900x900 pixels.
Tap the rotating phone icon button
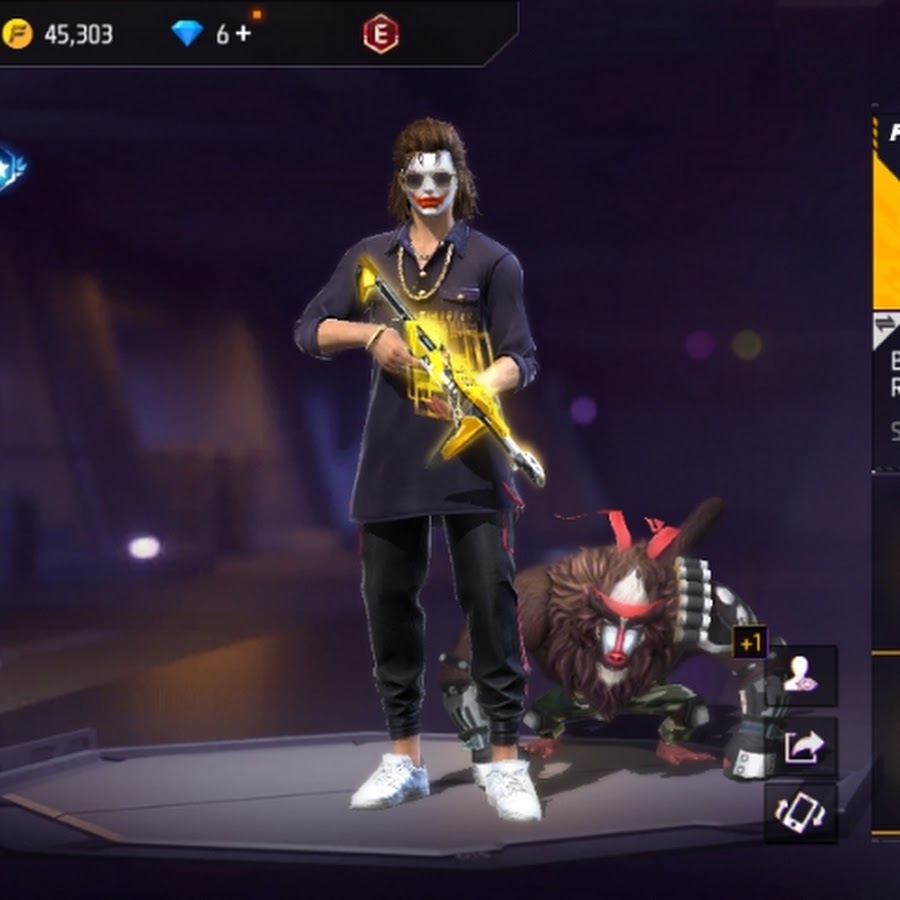(x=800, y=812)
